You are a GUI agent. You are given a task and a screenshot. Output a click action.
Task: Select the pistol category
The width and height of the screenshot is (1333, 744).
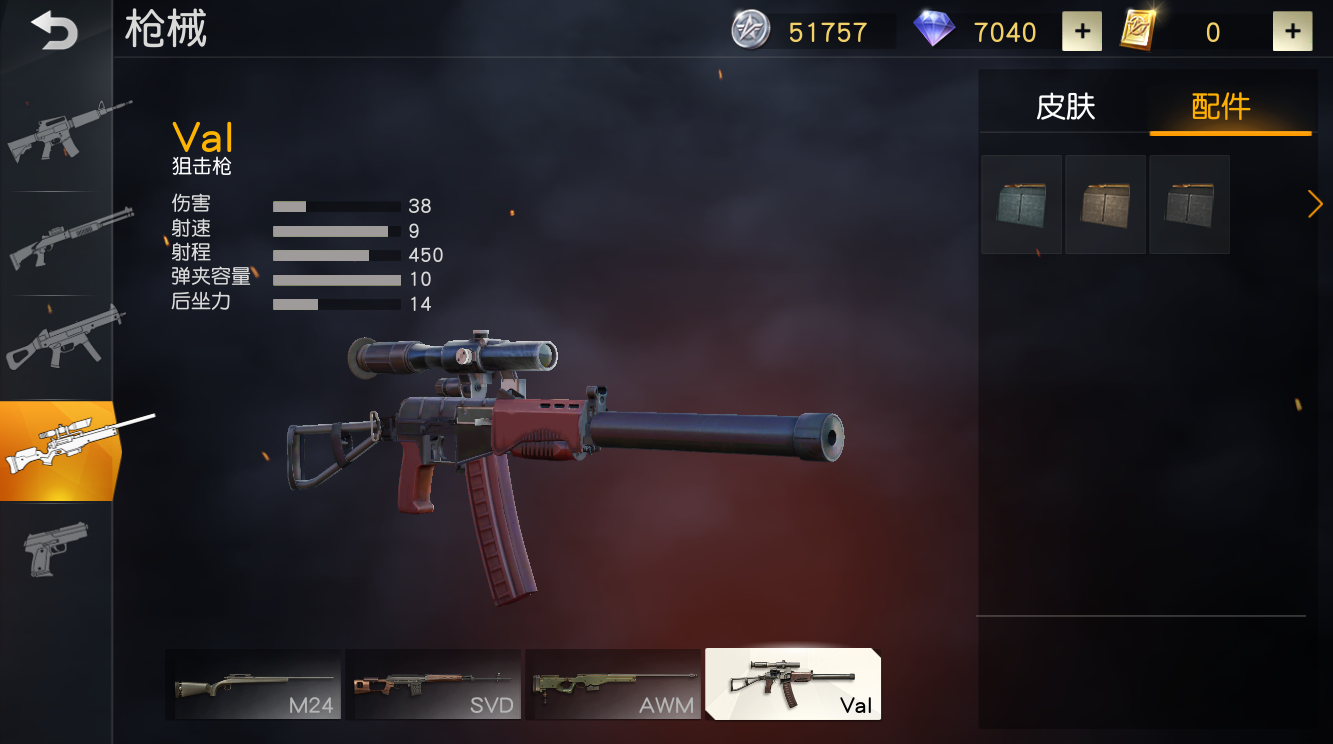[x=56, y=547]
